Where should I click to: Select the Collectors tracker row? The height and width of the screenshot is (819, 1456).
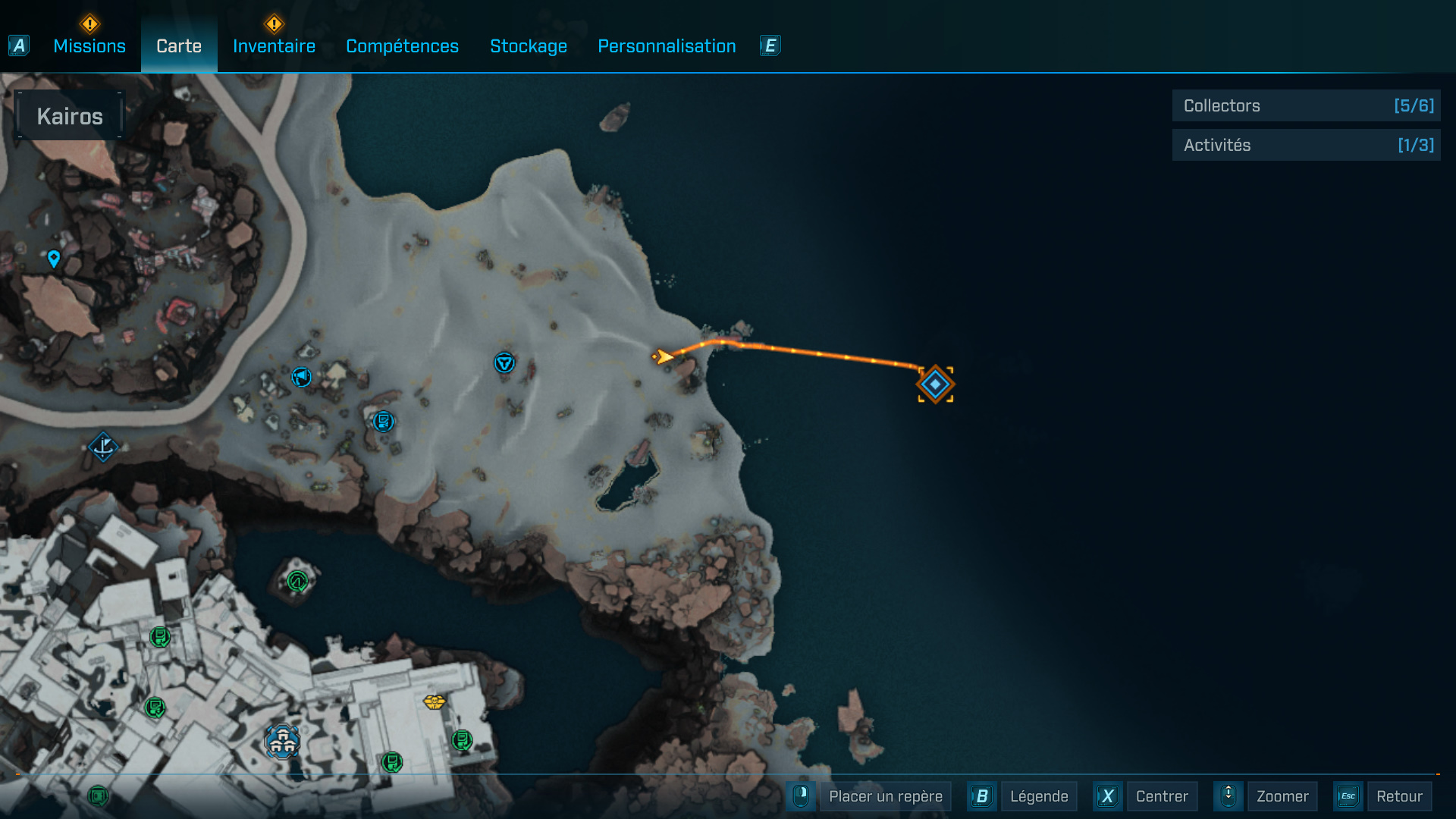tap(1306, 106)
